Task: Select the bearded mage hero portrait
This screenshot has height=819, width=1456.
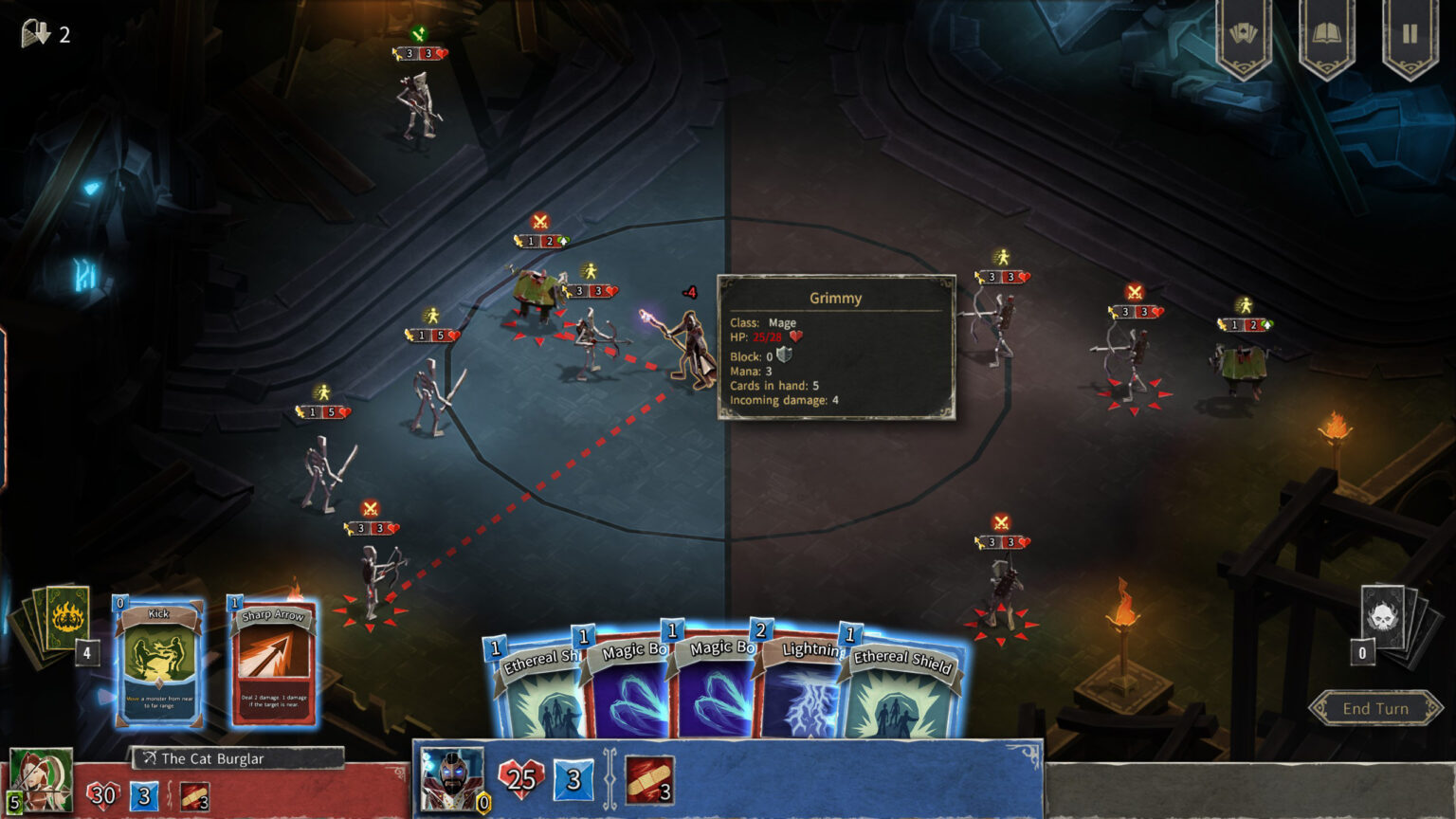Action: (450, 779)
